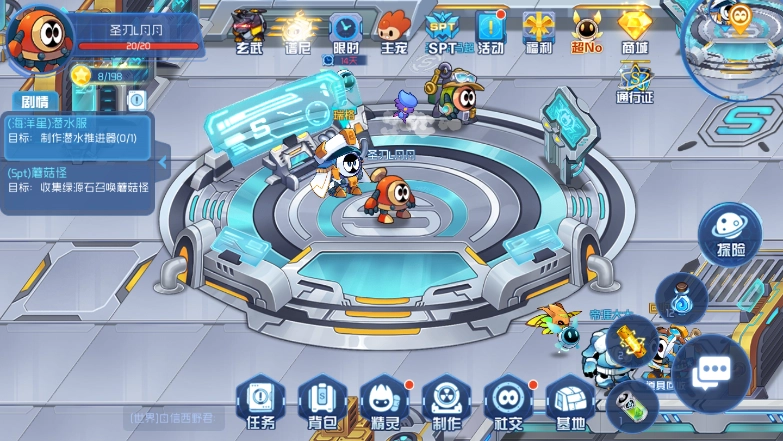
Task: Open the 商城 shop
Action: 634,30
